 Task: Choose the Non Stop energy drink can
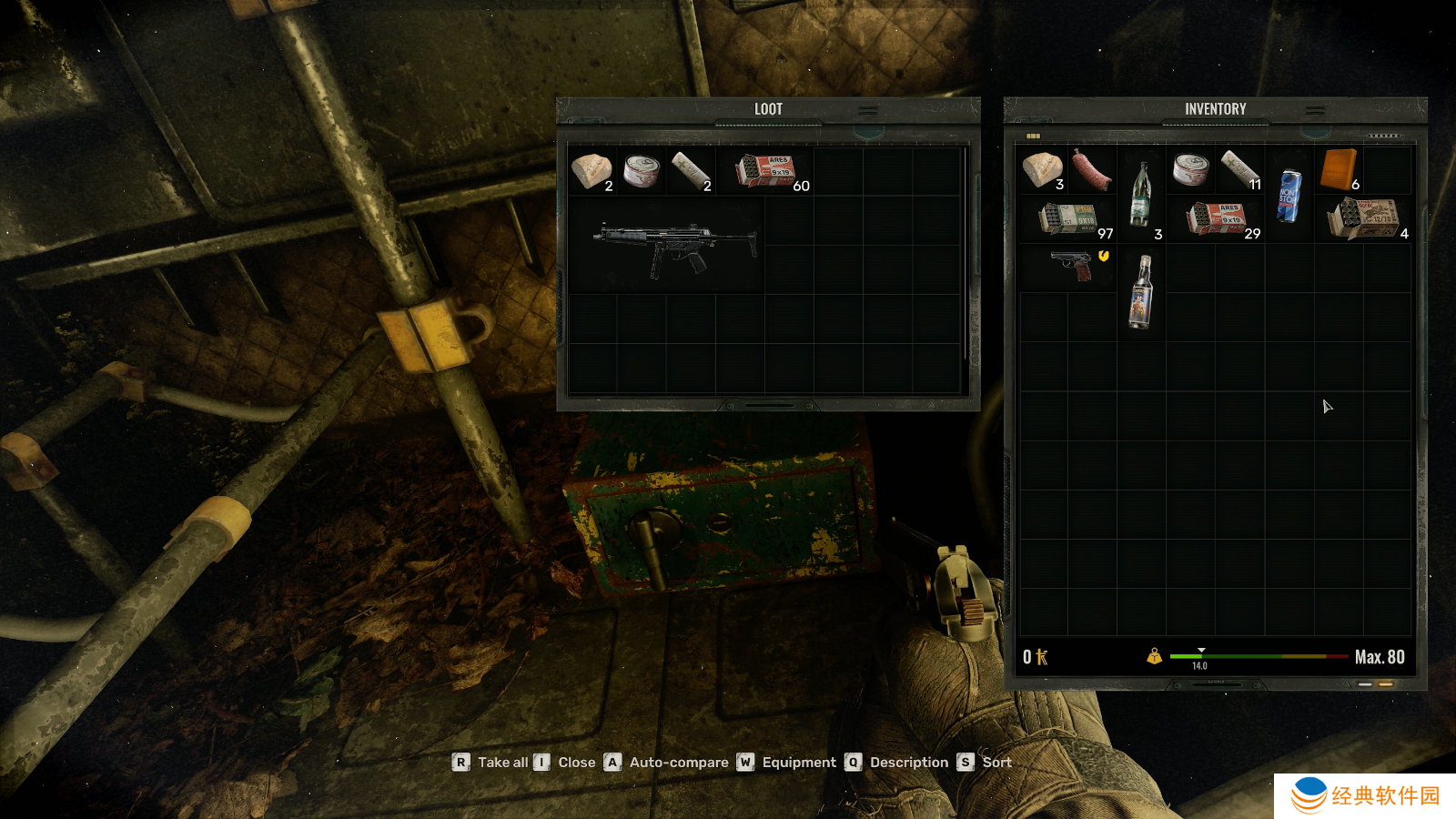tap(1289, 195)
